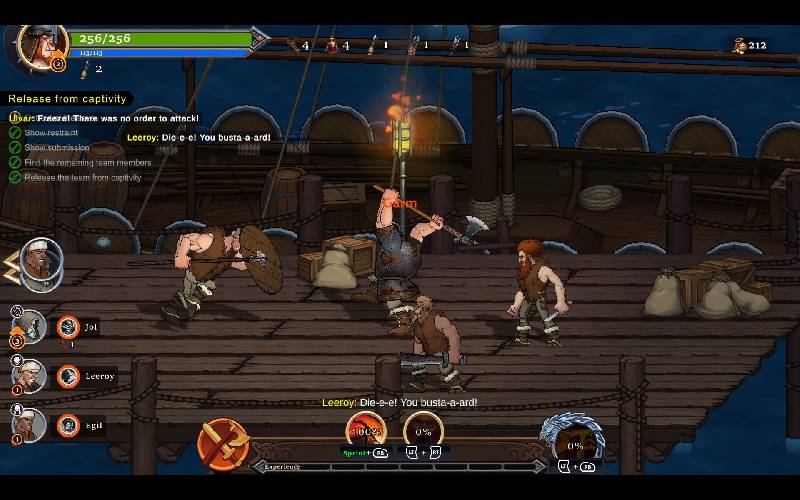Activate Leeroy's orange ability icon
Image resolution: width=800 pixels, height=500 pixels.
pyautogui.click(x=68, y=376)
